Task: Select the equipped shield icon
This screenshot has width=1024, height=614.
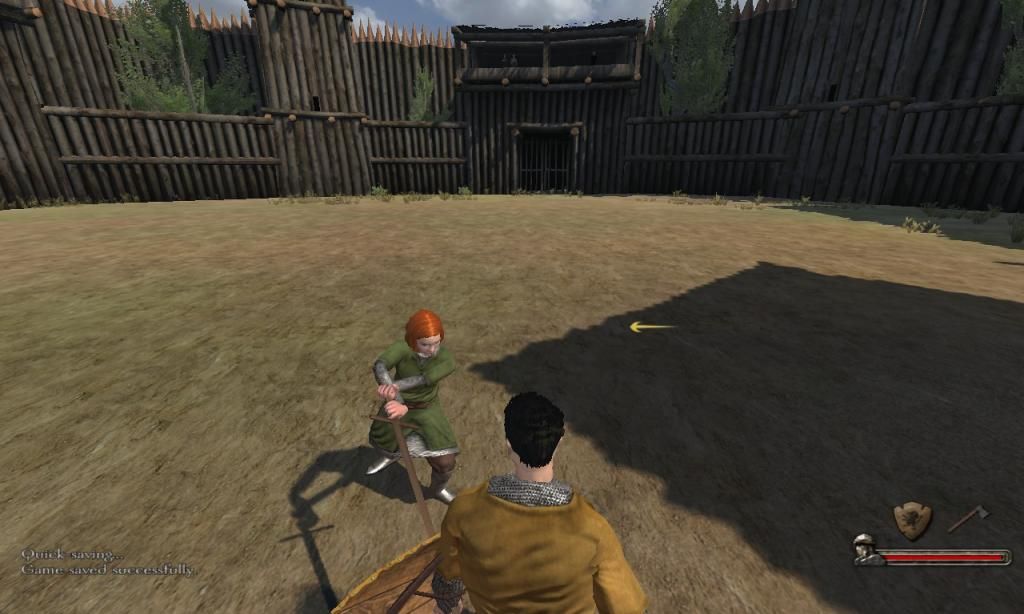Action: (912, 520)
